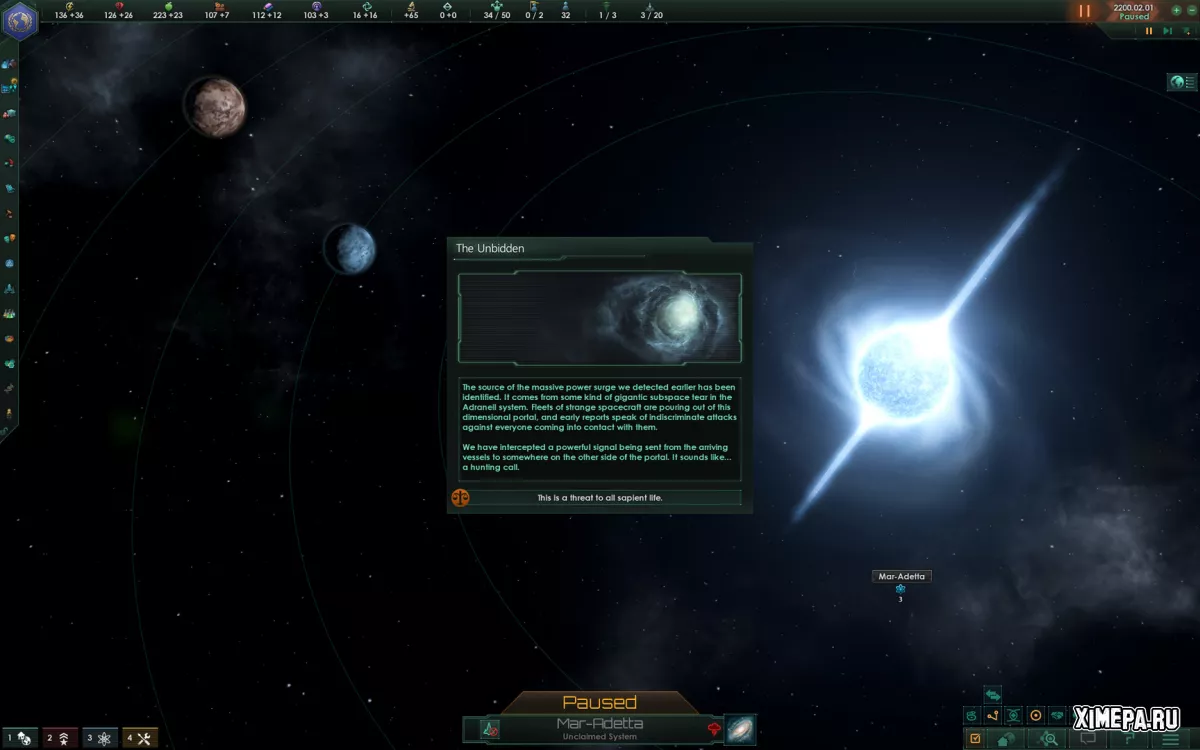Decrease game speed with the minus button

click(x=1192, y=11)
